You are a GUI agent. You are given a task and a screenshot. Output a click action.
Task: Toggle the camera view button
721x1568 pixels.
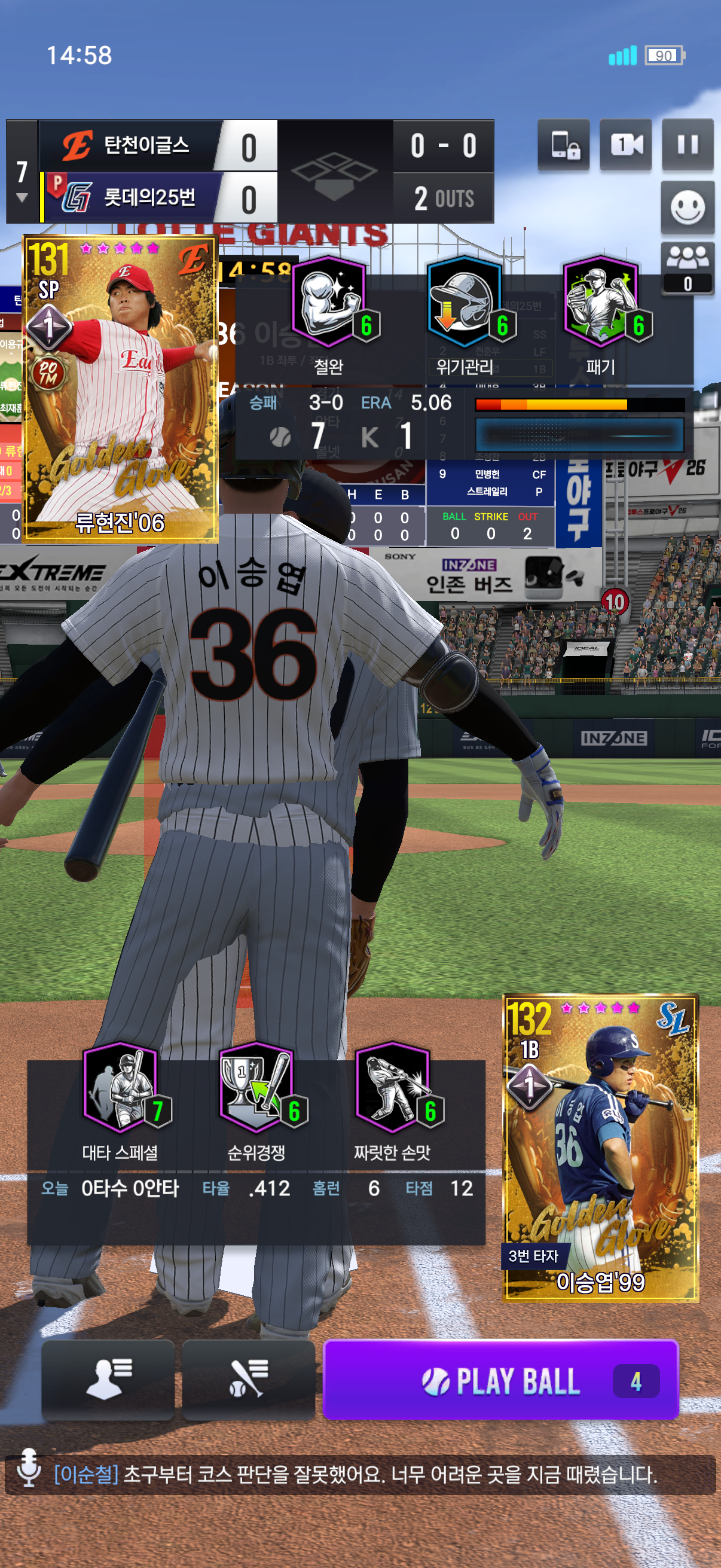coord(625,145)
